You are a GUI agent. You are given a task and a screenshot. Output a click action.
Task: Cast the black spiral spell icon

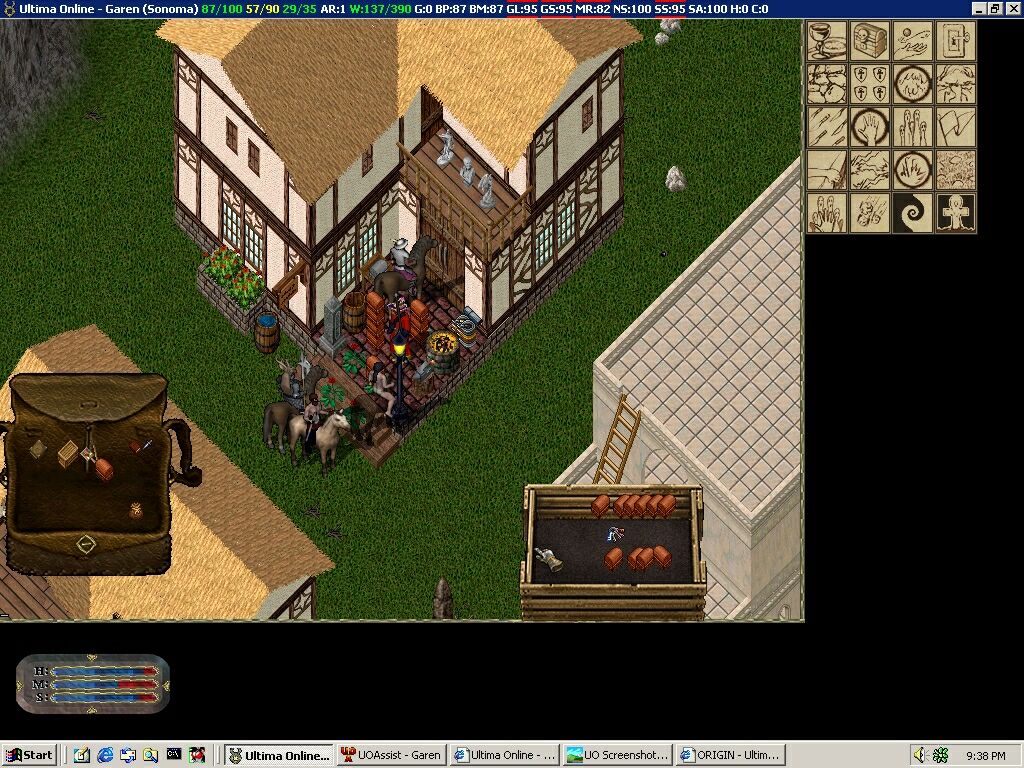click(913, 213)
